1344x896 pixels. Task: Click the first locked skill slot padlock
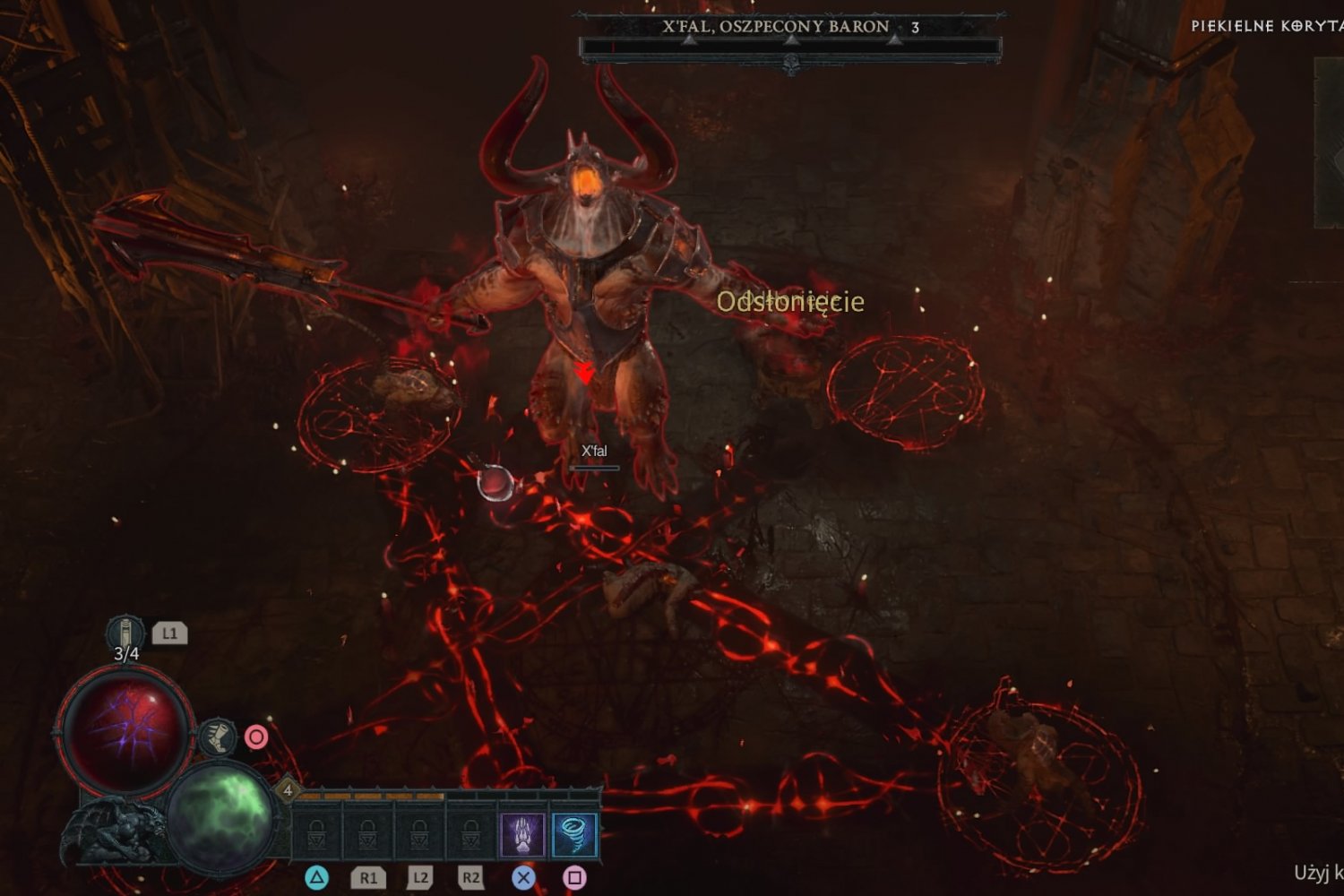pyautogui.click(x=316, y=835)
